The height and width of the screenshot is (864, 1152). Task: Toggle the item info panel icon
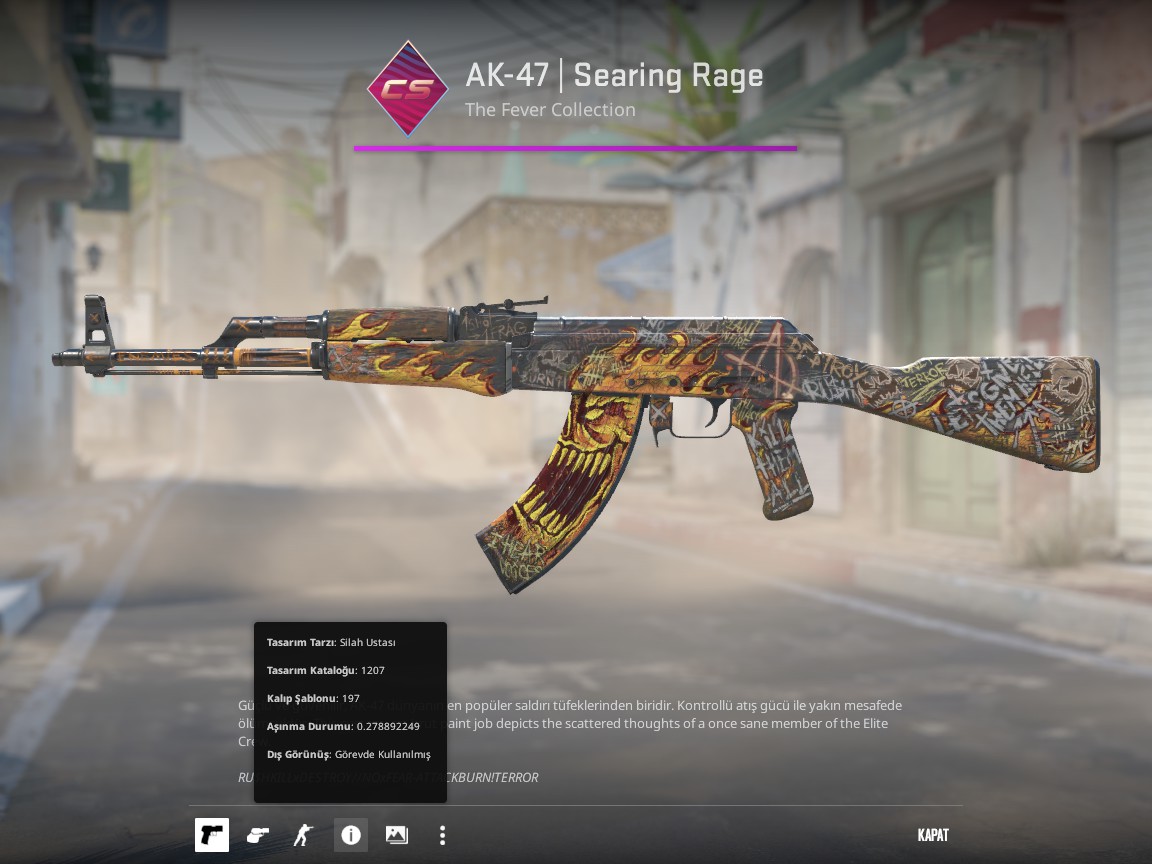click(x=350, y=835)
